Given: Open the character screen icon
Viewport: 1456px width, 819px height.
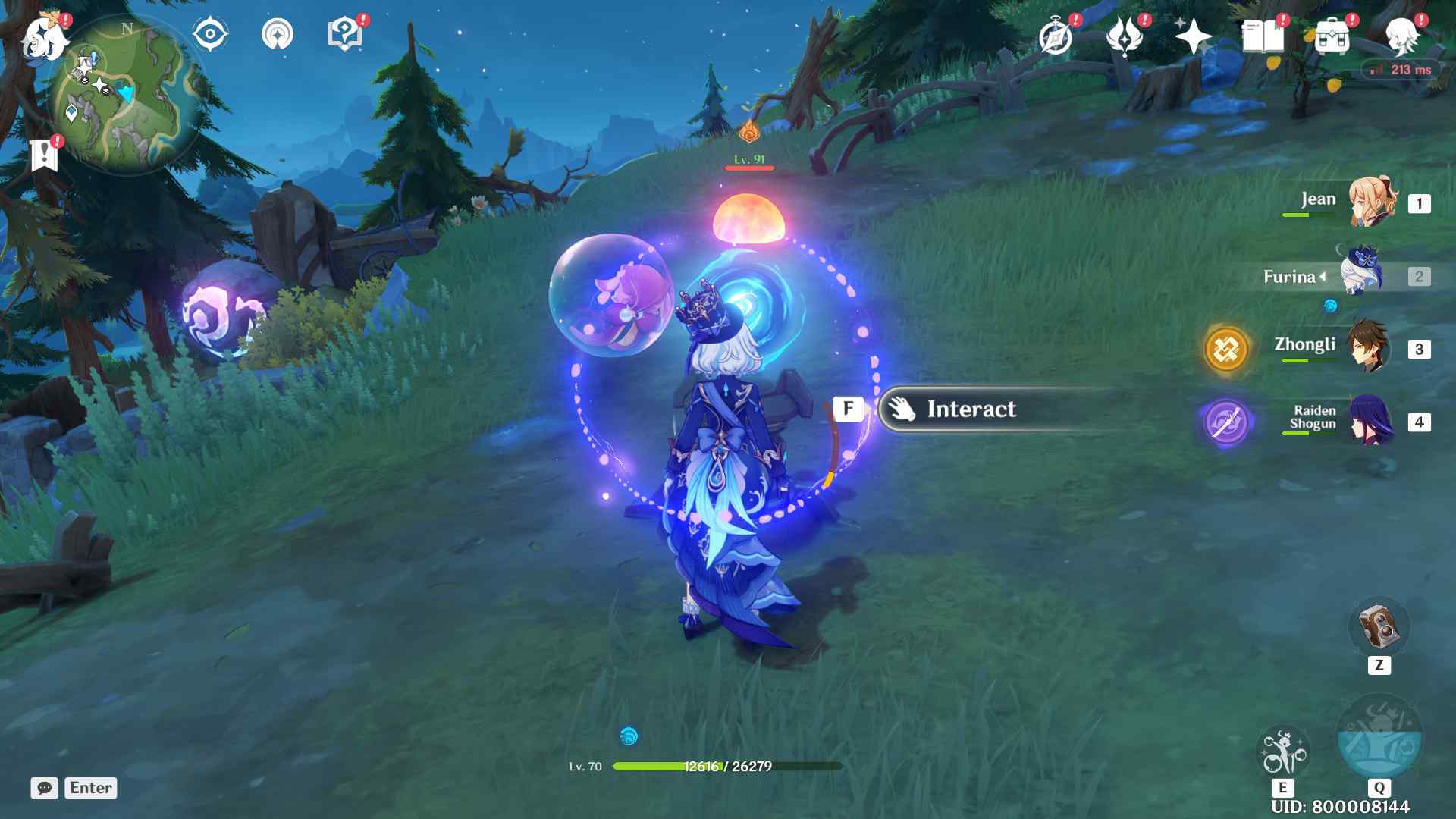Looking at the screenshot, I should (x=1402, y=36).
